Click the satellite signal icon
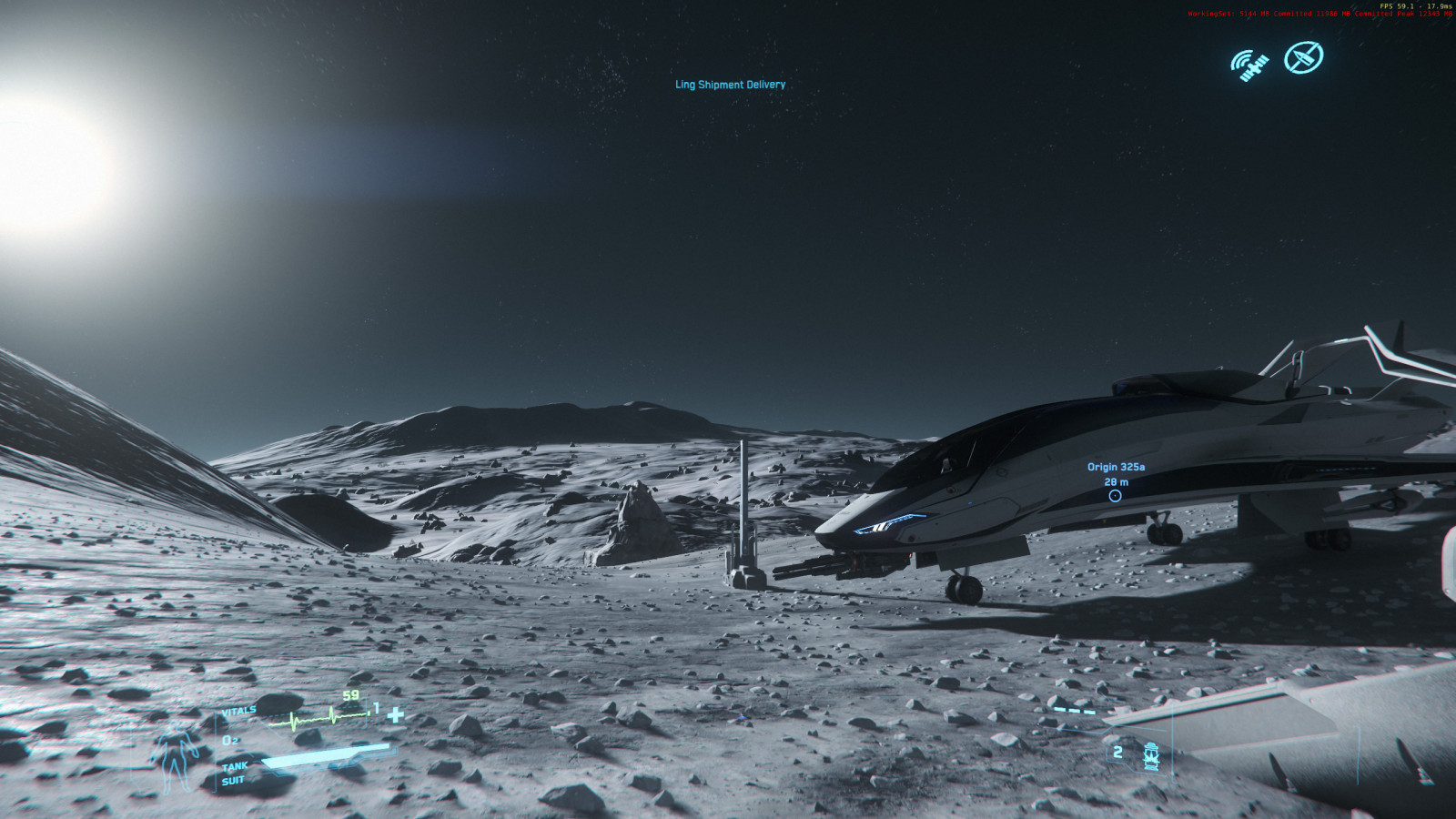Image resolution: width=1456 pixels, height=819 pixels. point(1249,65)
